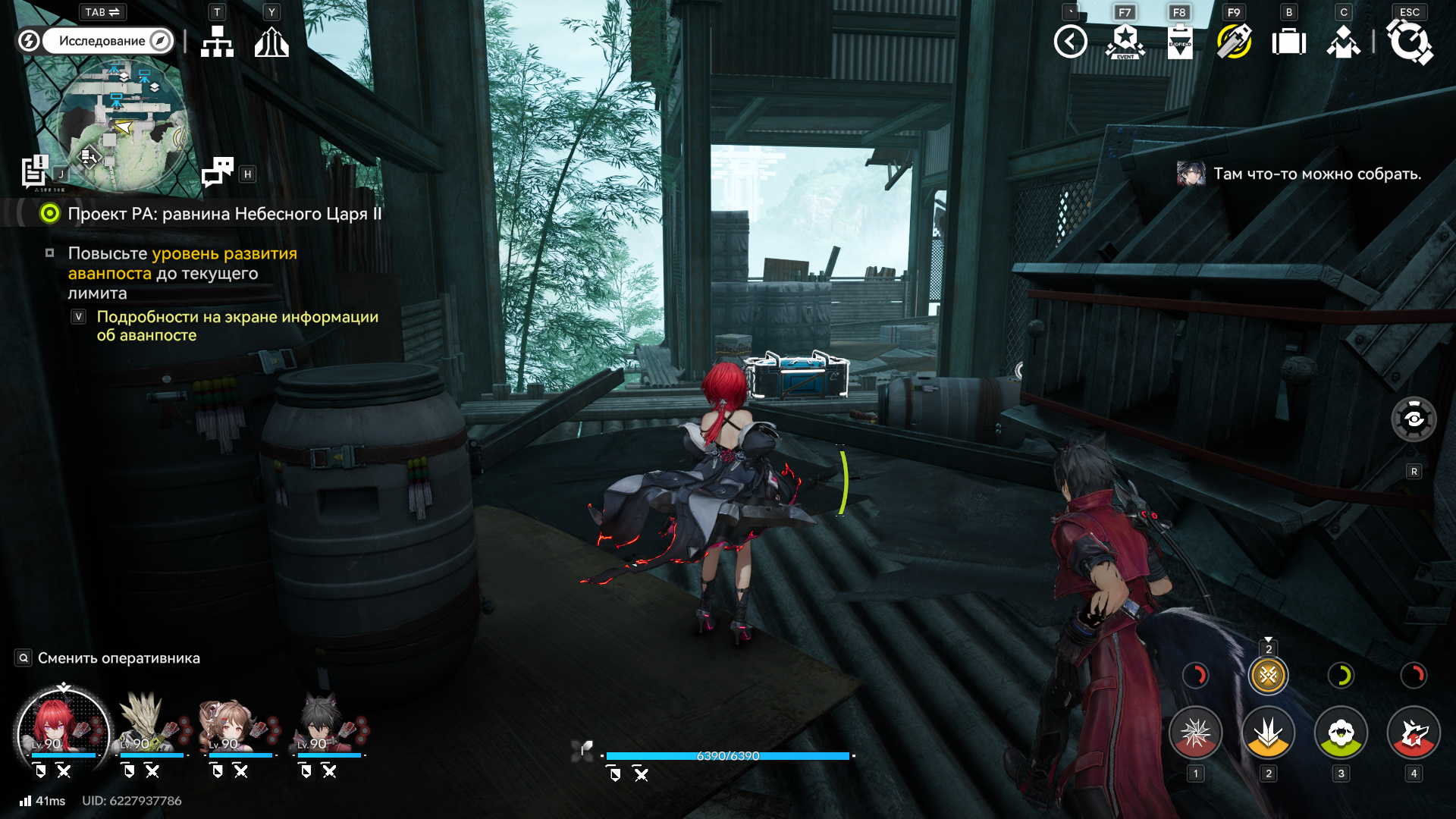
Task: Toggle the Исследование mode switch
Action: pyautogui.click(x=96, y=41)
